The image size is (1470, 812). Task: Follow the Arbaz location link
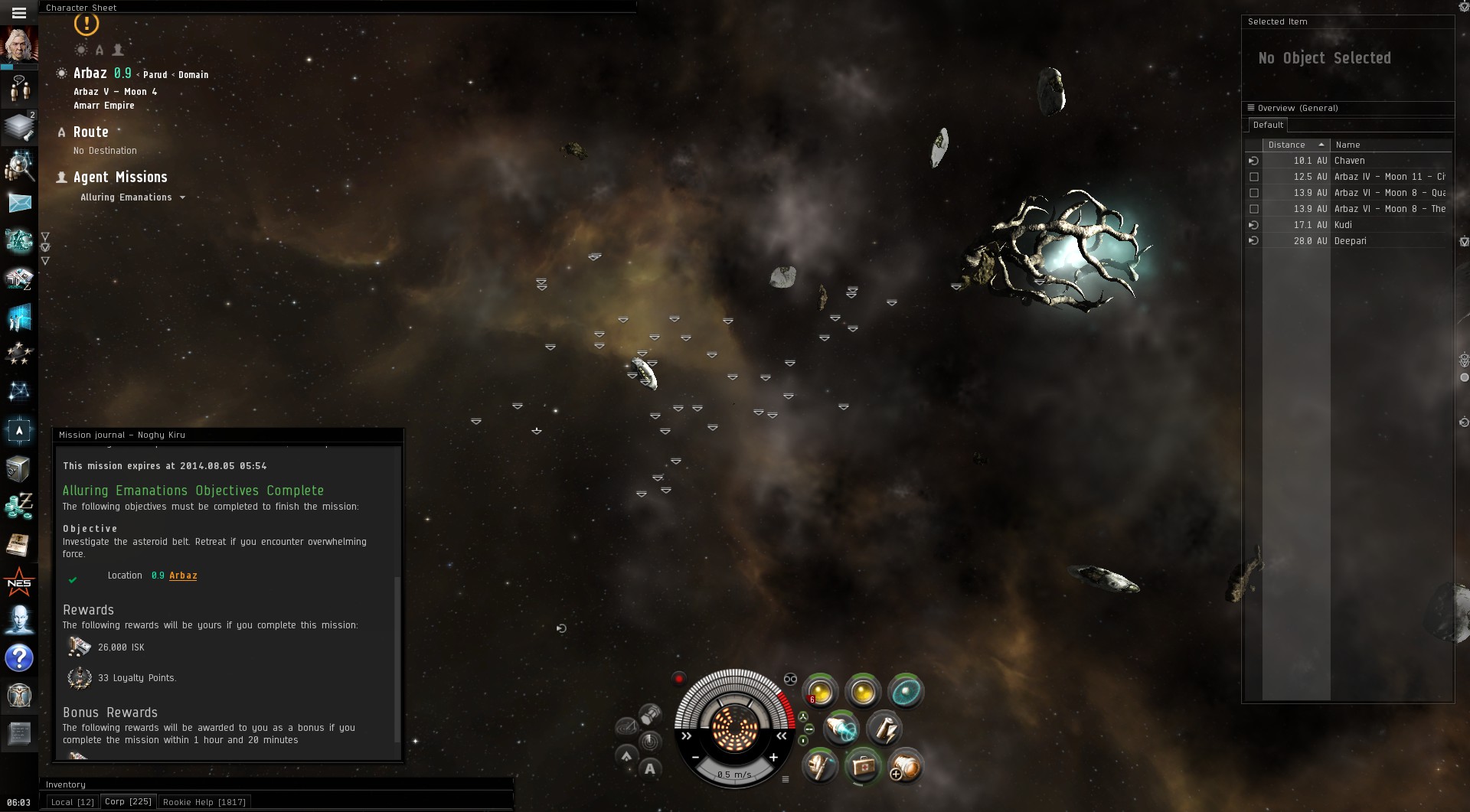pyautogui.click(x=183, y=576)
